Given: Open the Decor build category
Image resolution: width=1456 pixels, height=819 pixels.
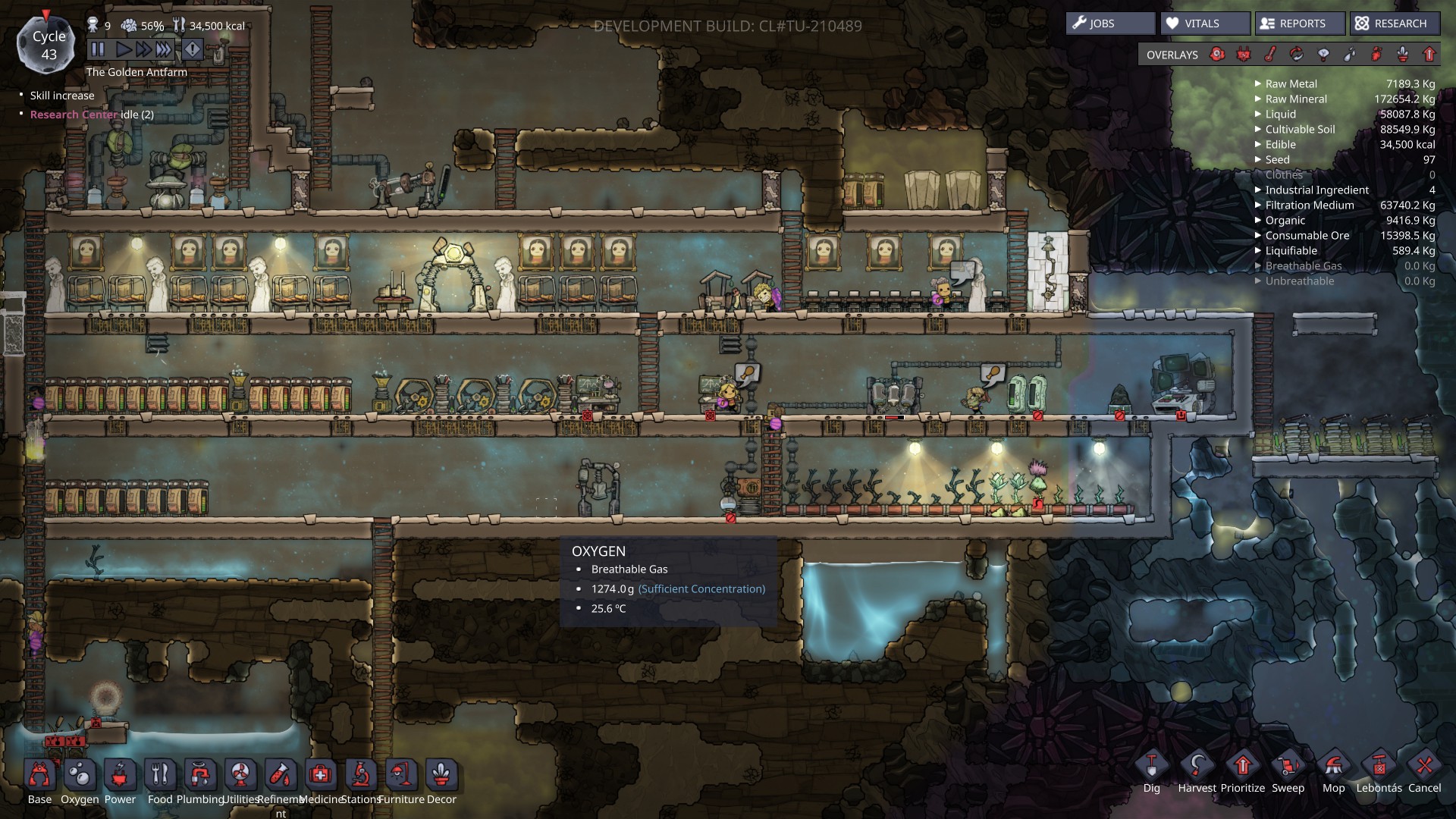Looking at the screenshot, I should coord(440,775).
